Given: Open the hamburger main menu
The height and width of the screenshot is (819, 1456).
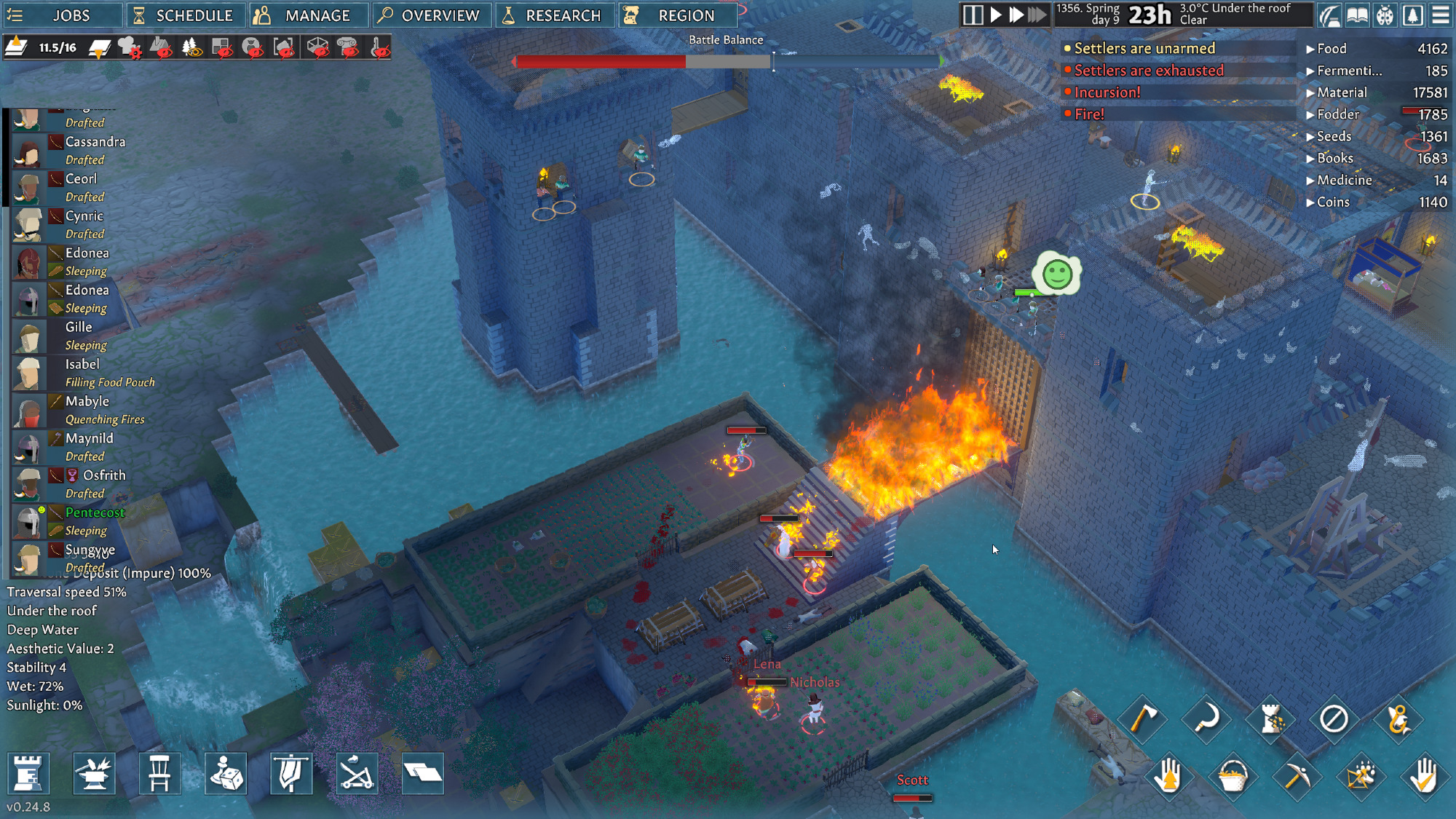Looking at the screenshot, I should coord(1440,15).
